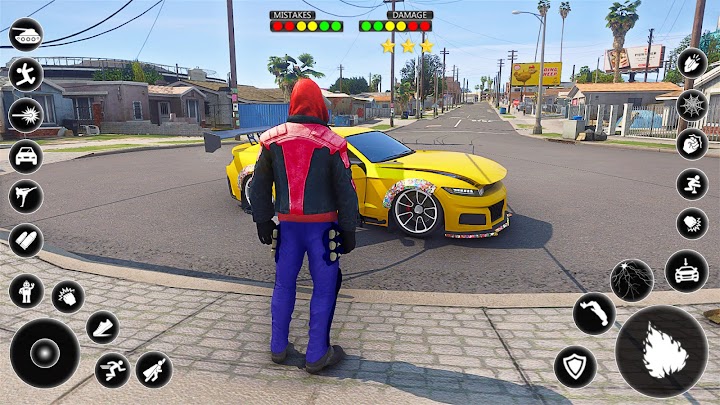Tap the sprinting man button
This screenshot has width=720, height=405.
pyautogui.click(x=112, y=370)
